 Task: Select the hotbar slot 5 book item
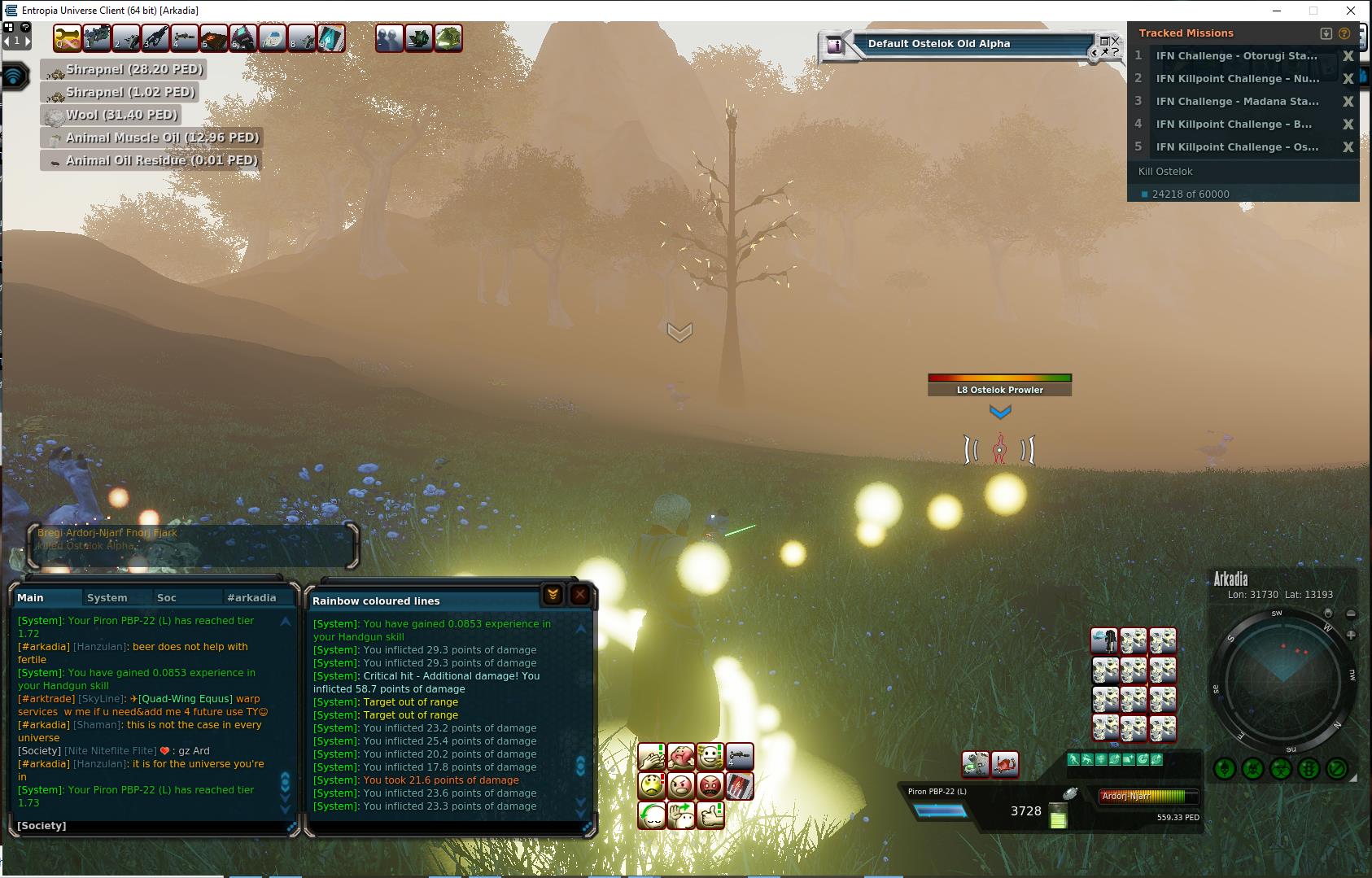[214, 38]
